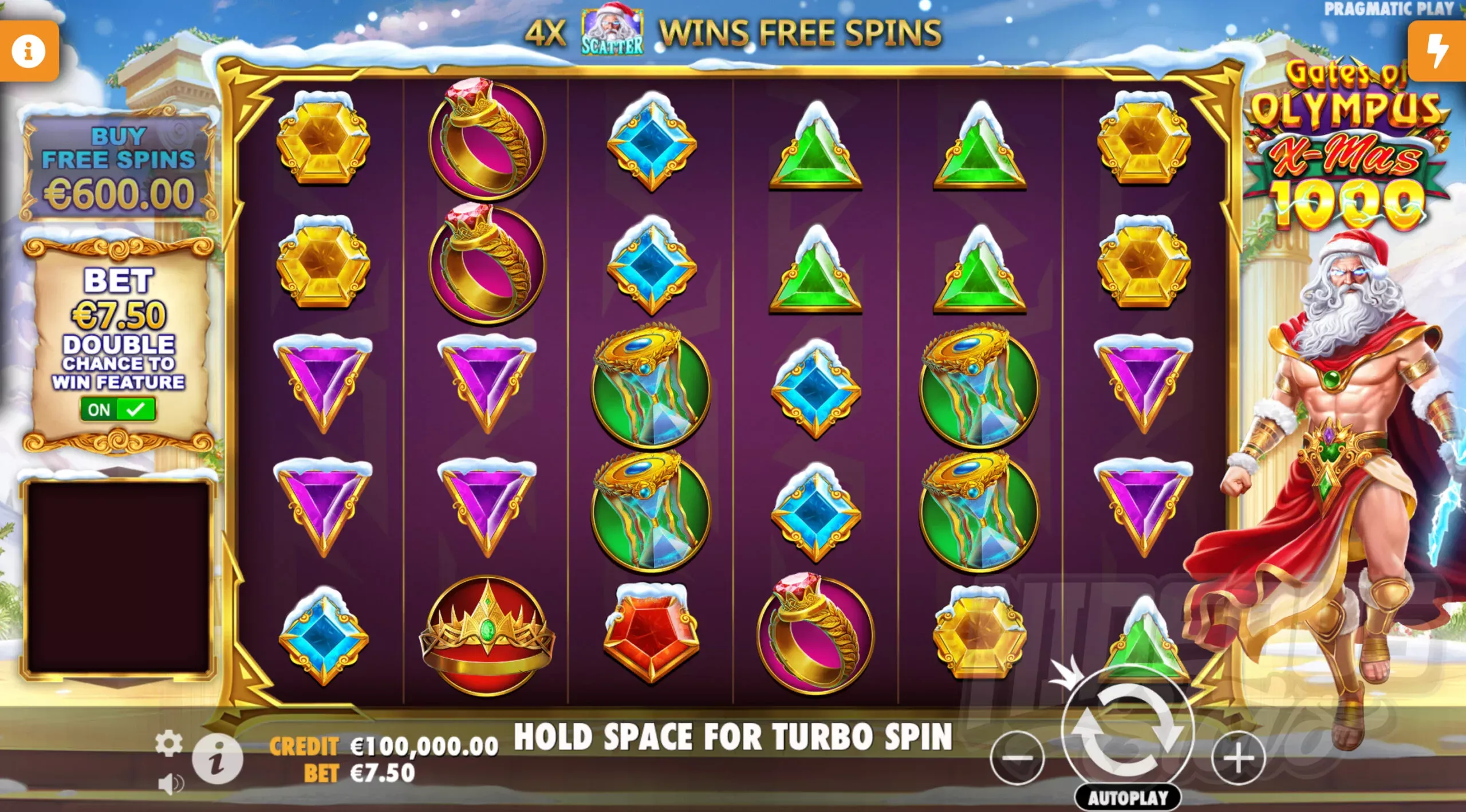This screenshot has width=1466, height=812.
Task: Open the orange info button
Action: [29, 52]
